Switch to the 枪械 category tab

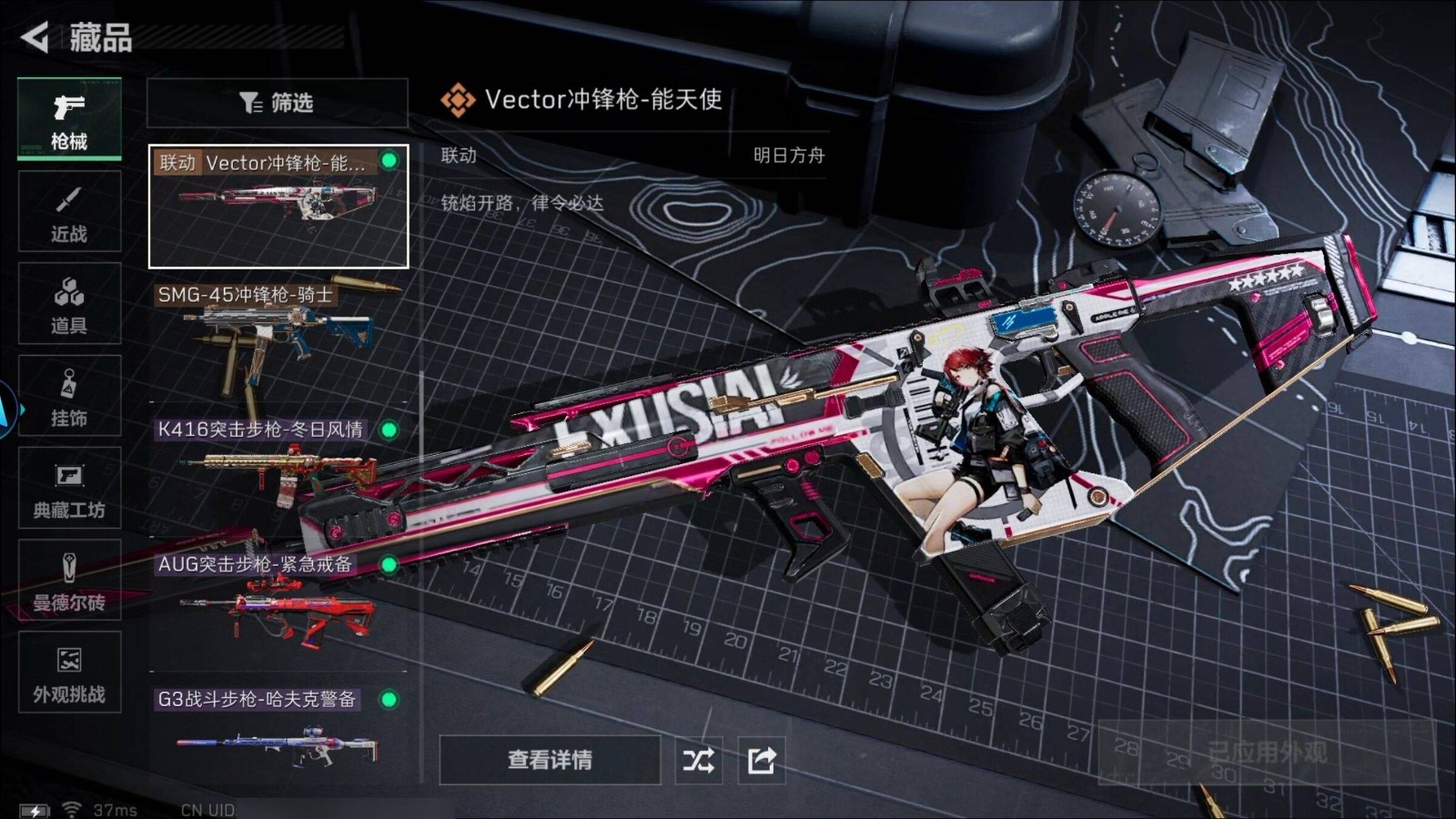coord(69,120)
